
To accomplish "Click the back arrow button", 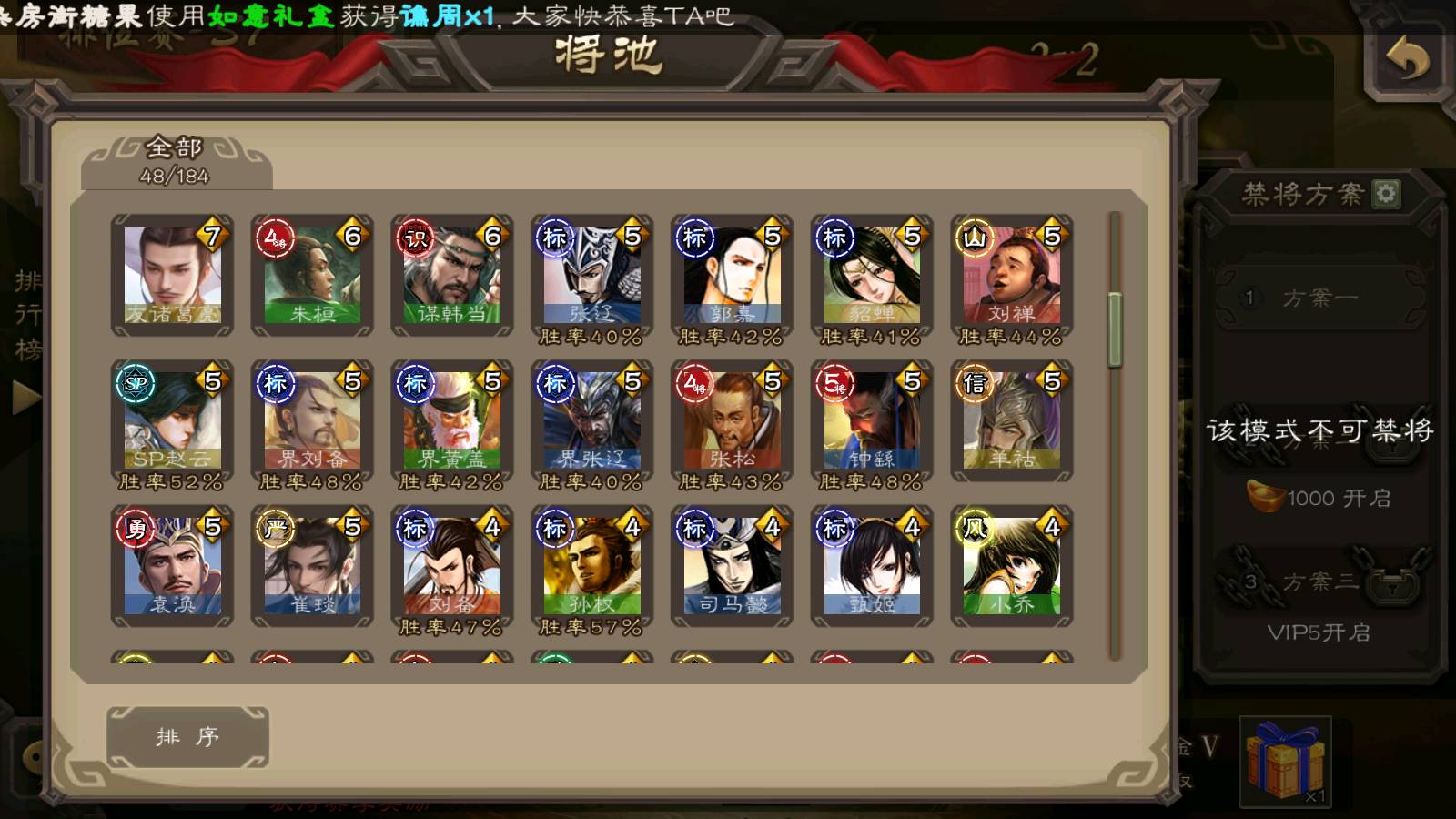I will coord(1407,62).
